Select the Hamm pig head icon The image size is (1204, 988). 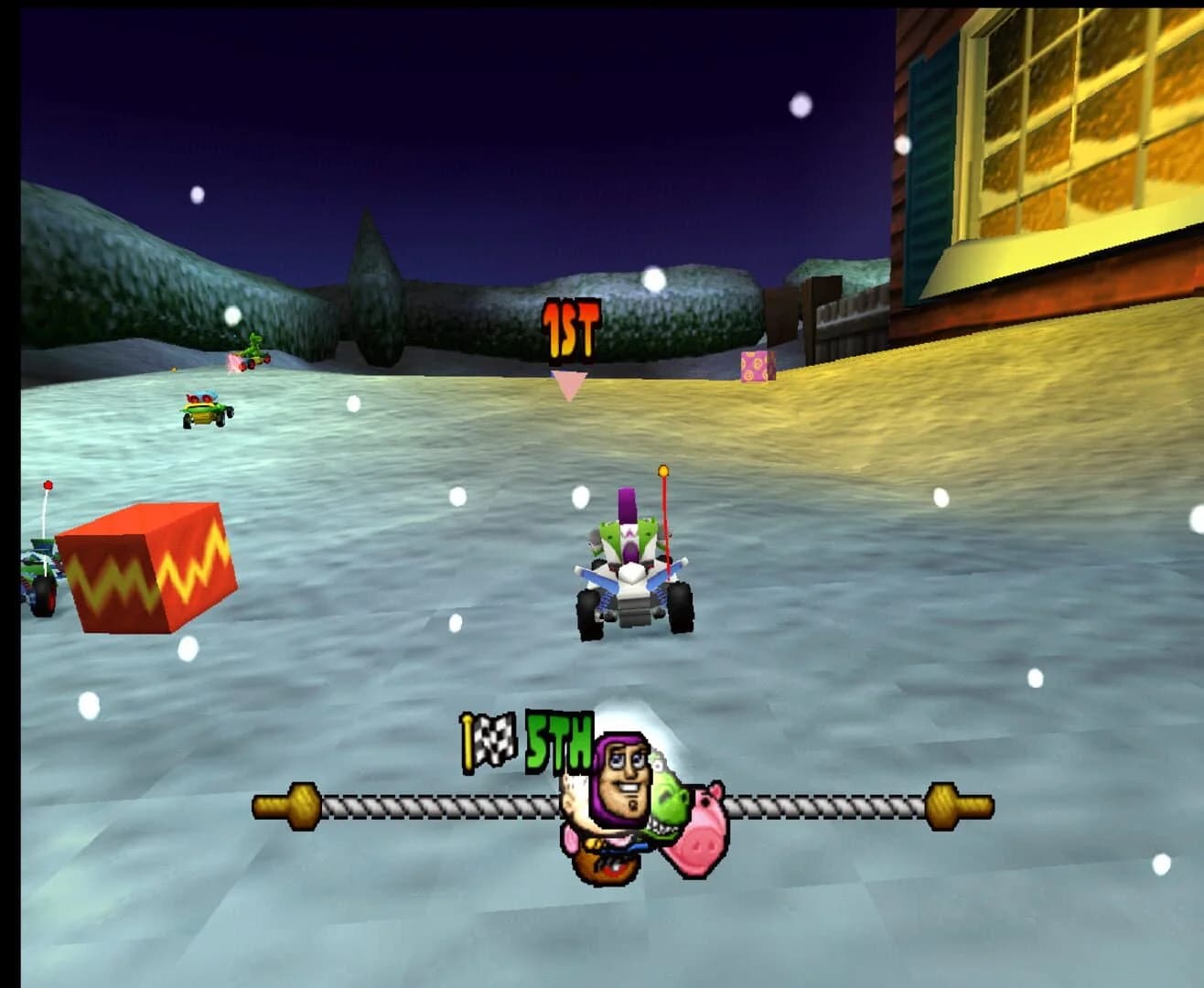click(x=704, y=823)
